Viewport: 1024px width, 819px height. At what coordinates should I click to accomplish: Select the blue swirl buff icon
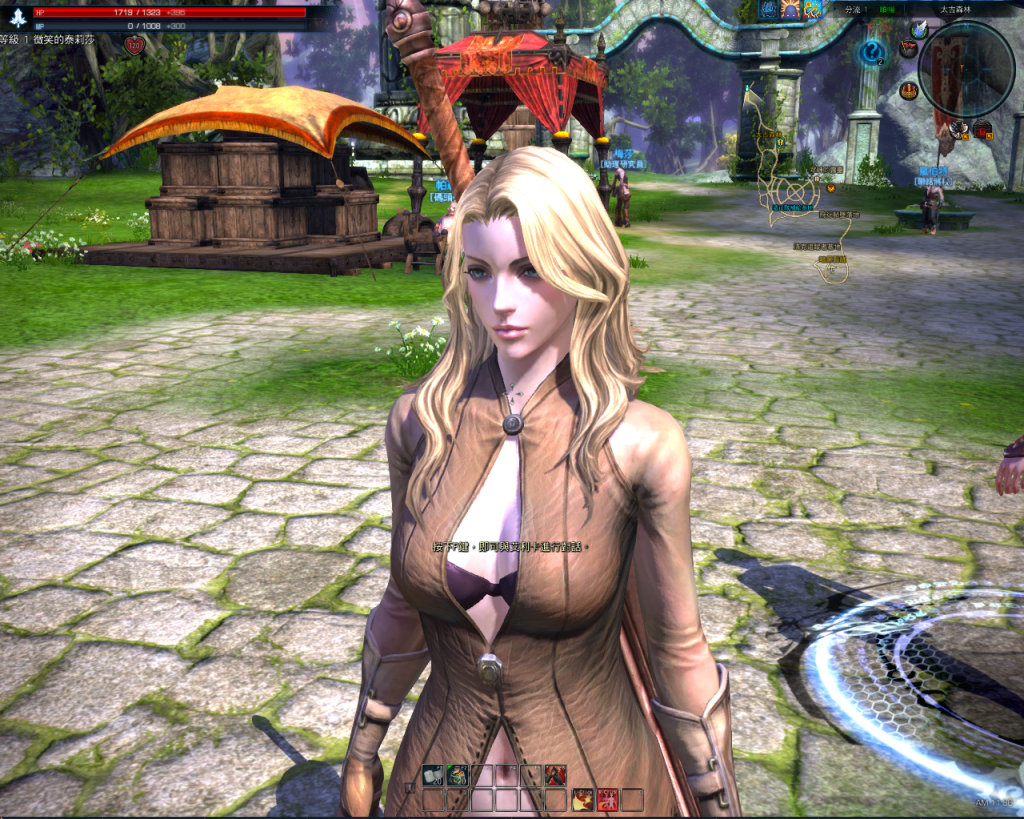768,10
